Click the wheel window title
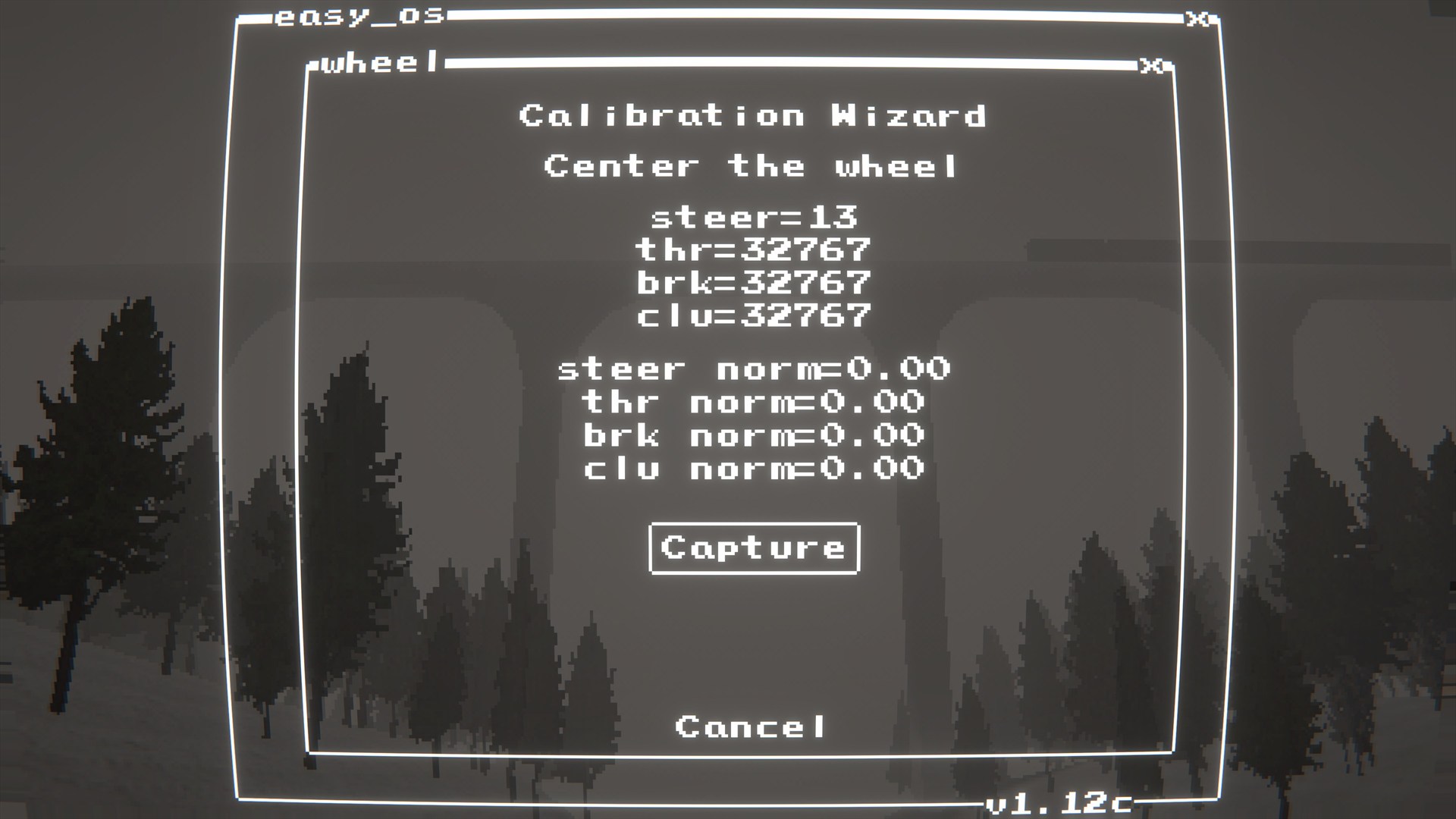The width and height of the screenshot is (1456, 819). pos(377,64)
